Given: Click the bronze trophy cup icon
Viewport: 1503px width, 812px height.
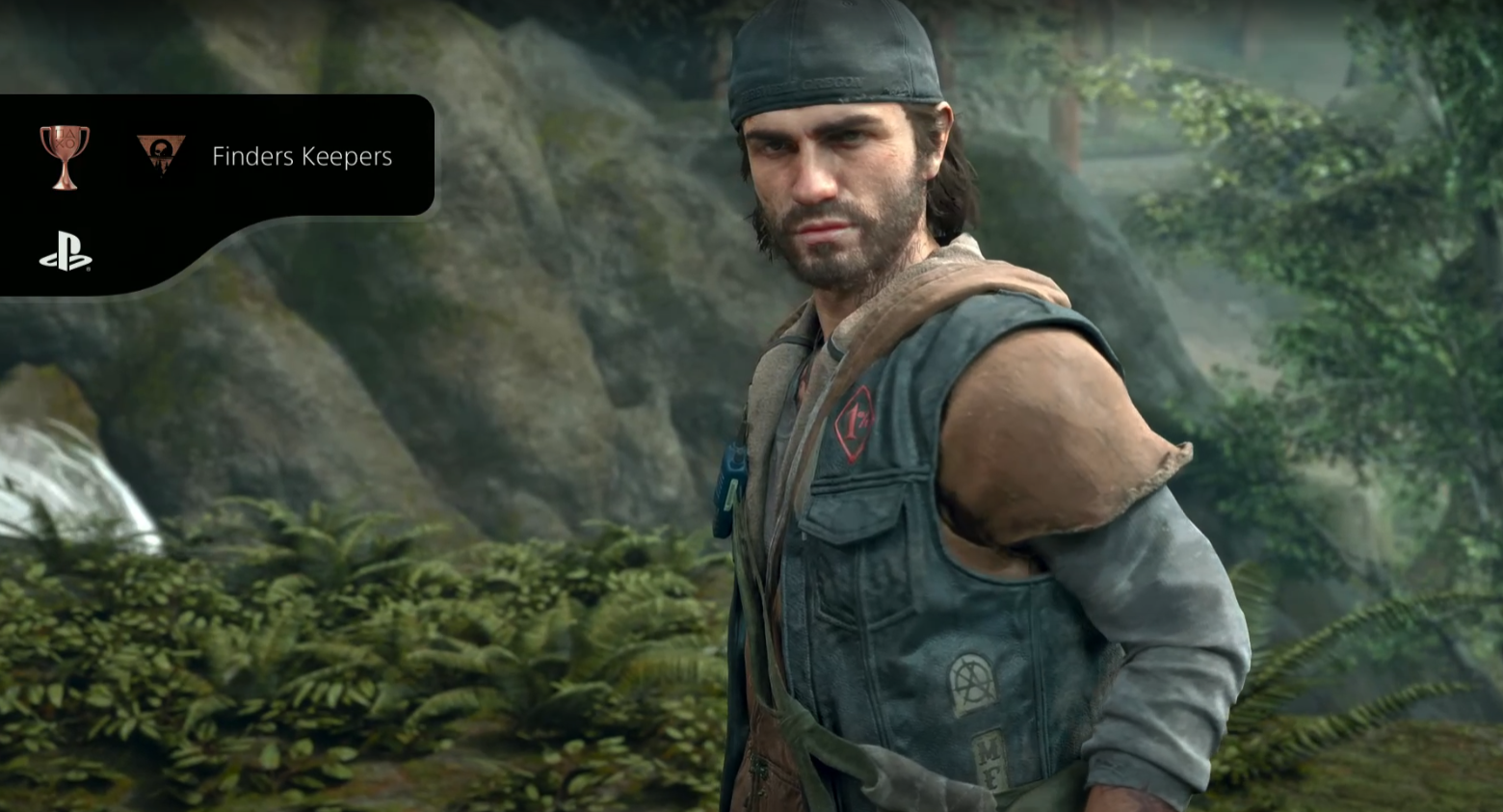Looking at the screenshot, I should click(65, 156).
